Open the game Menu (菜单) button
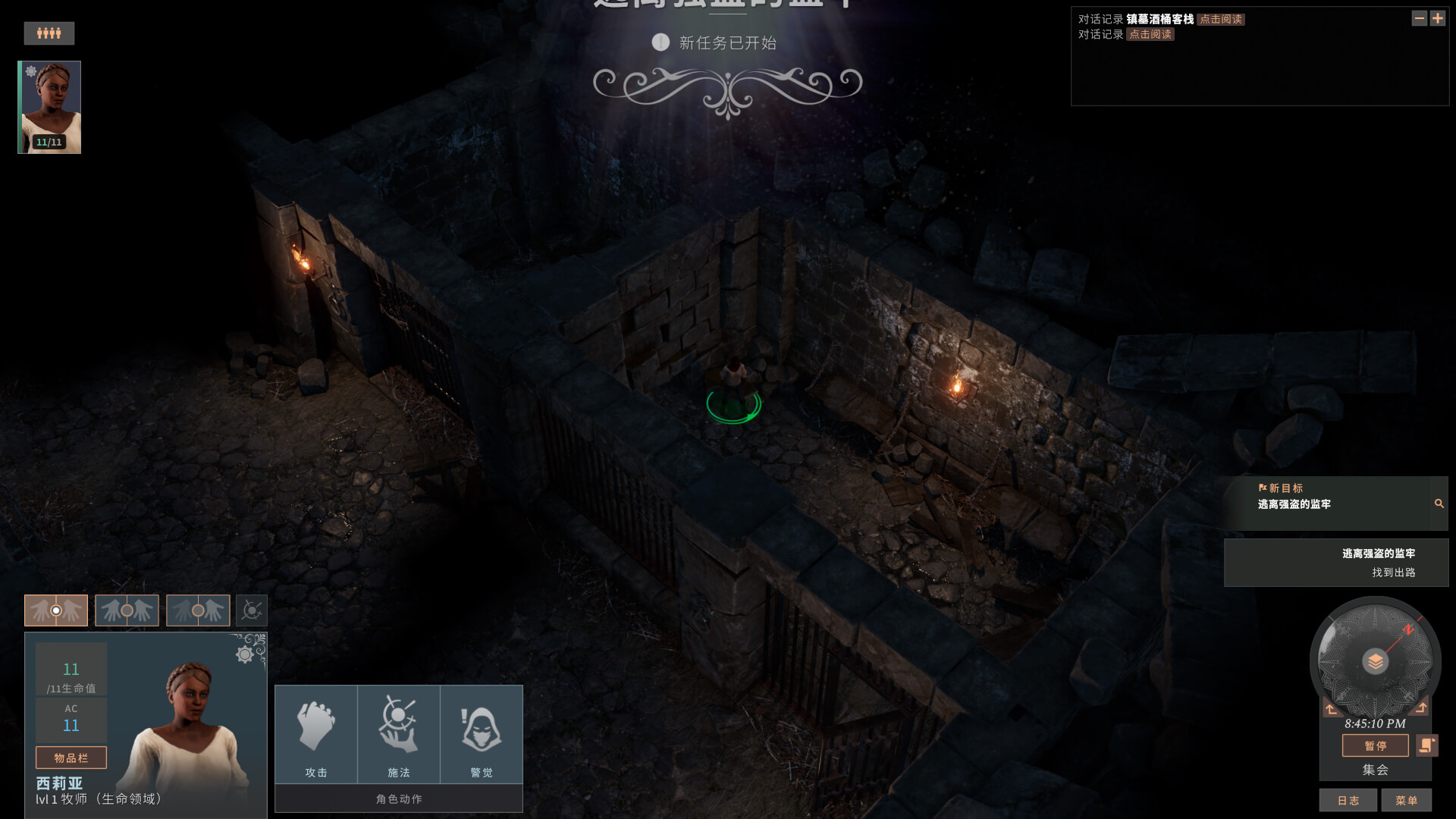Image resolution: width=1456 pixels, height=819 pixels. (1406, 800)
